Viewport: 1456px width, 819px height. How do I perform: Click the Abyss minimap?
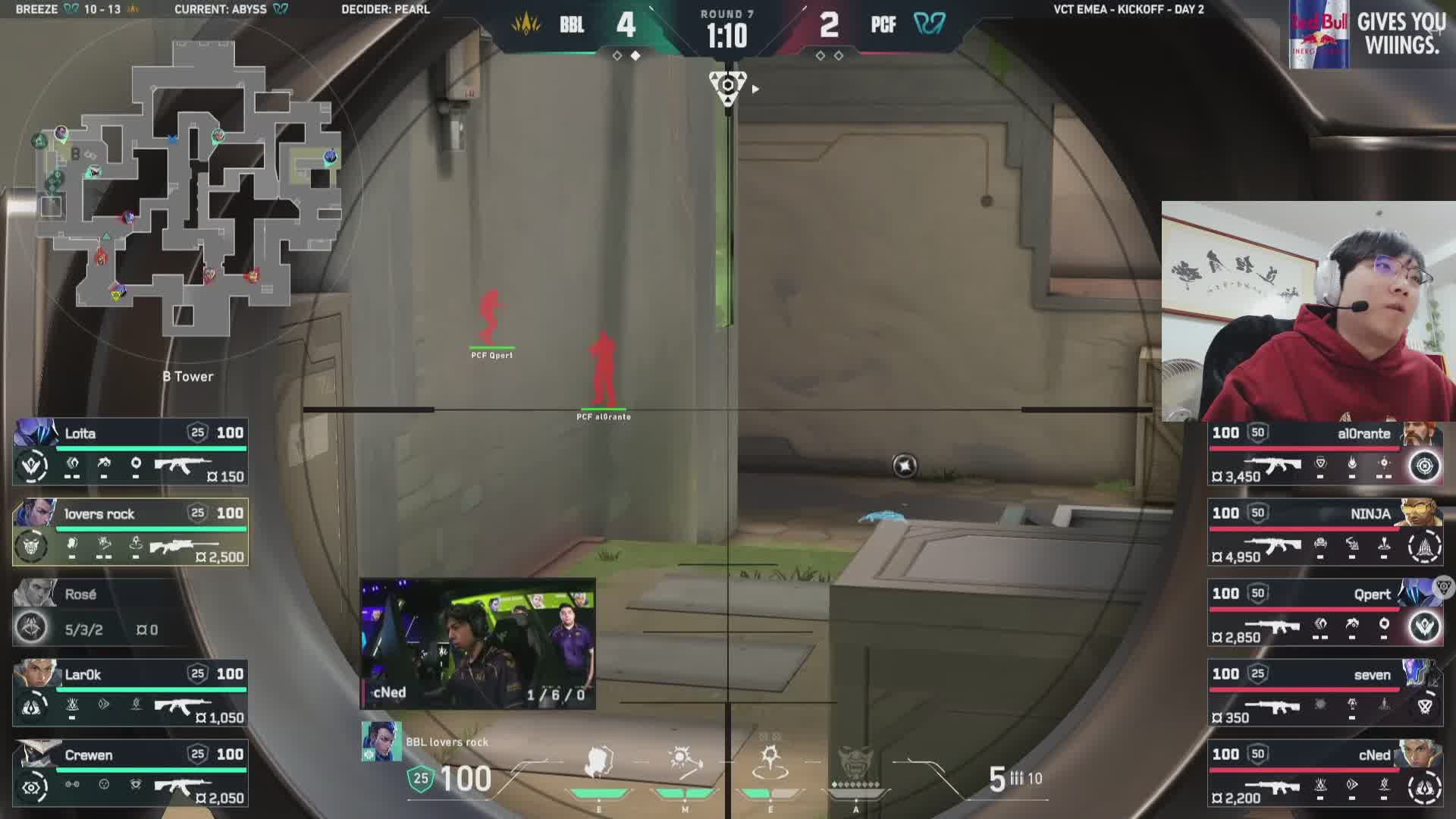pyautogui.click(x=186, y=190)
